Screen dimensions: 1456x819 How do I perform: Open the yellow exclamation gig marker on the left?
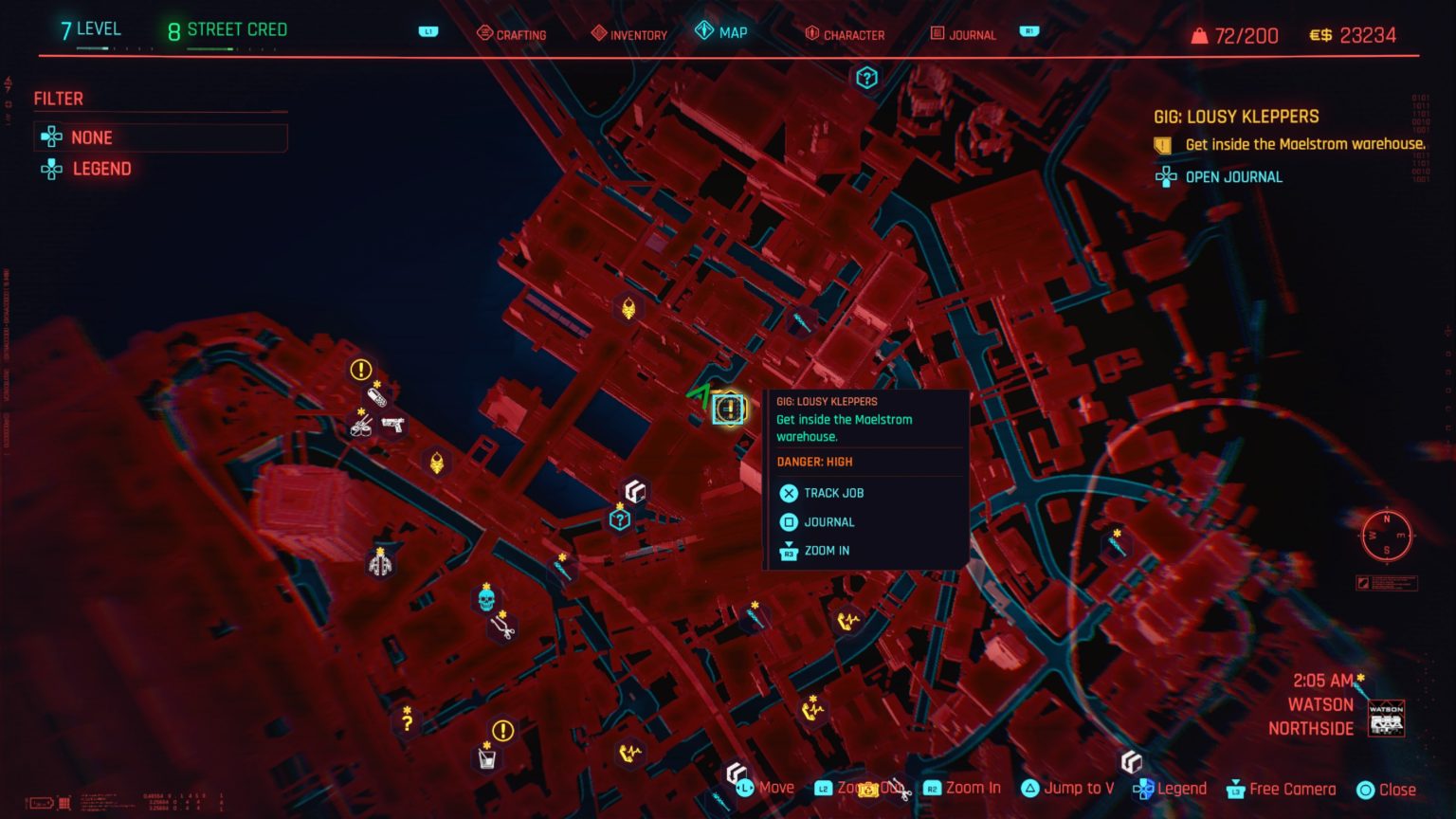tap(359, 369)
